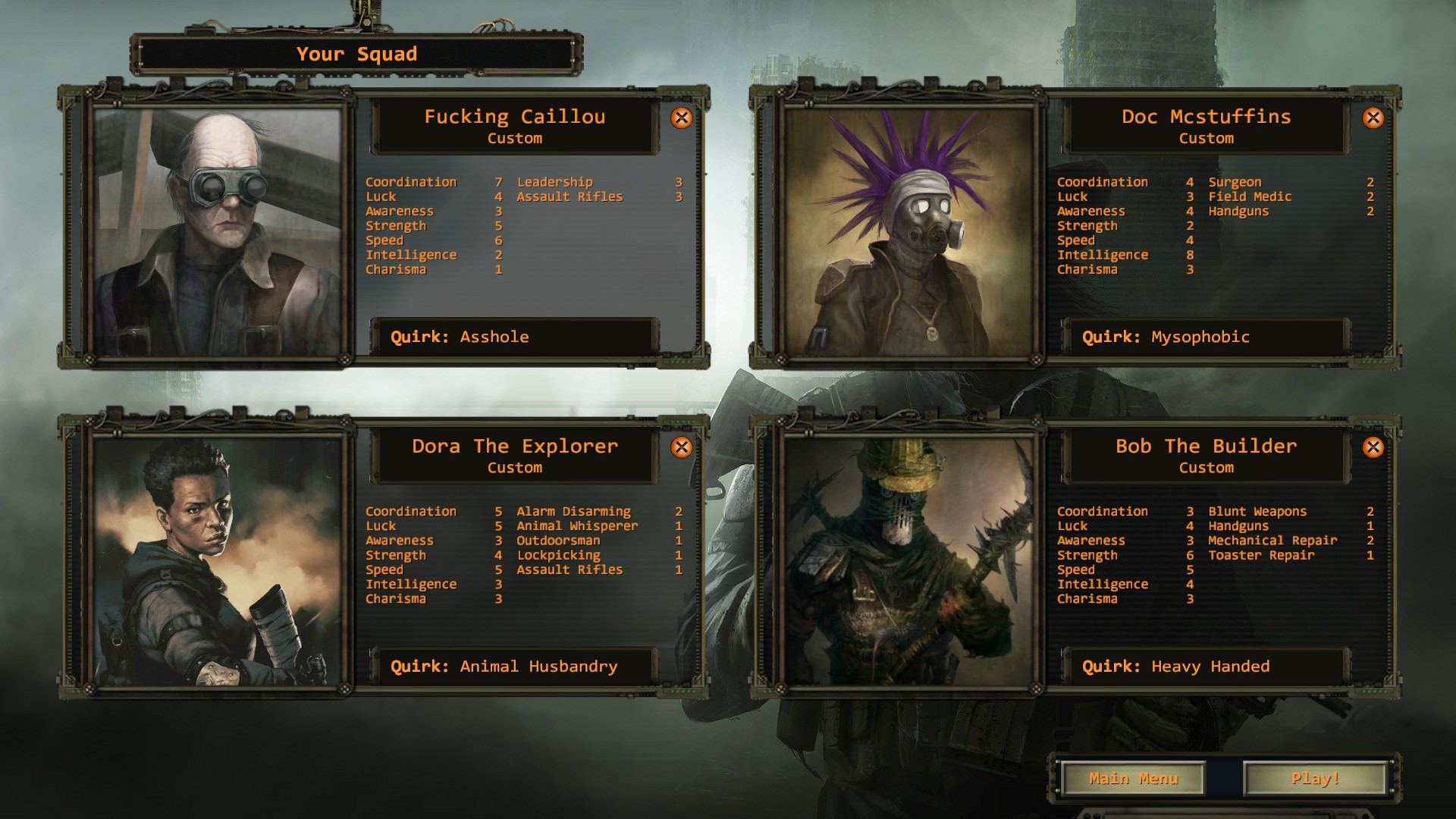Open the Heavy Handed quirk entry
Viewport: 1456px width, 819px height.
1204,667
